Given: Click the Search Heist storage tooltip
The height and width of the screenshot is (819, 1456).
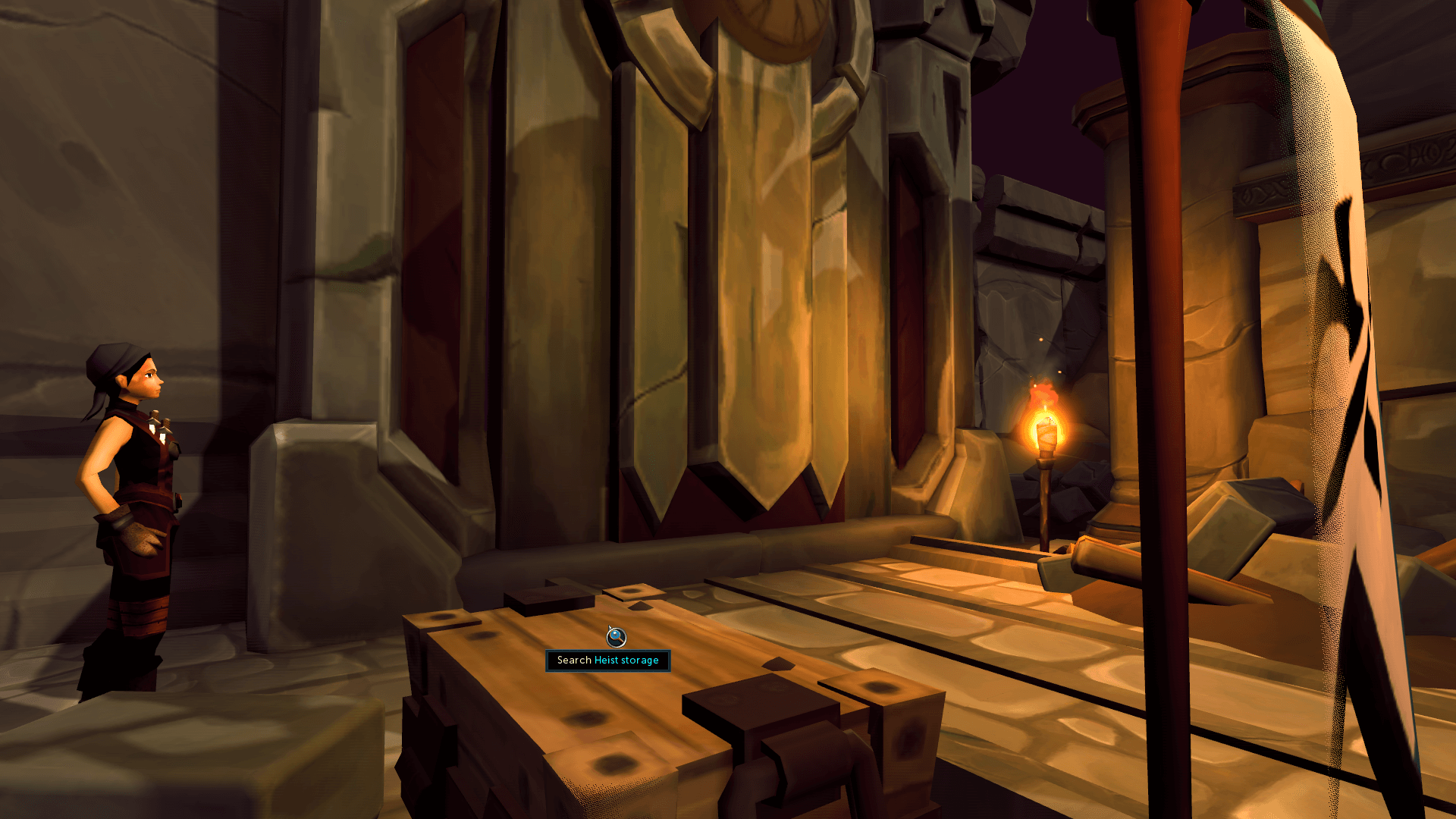Looking at the screenshot, I should [x=607, y=661].
